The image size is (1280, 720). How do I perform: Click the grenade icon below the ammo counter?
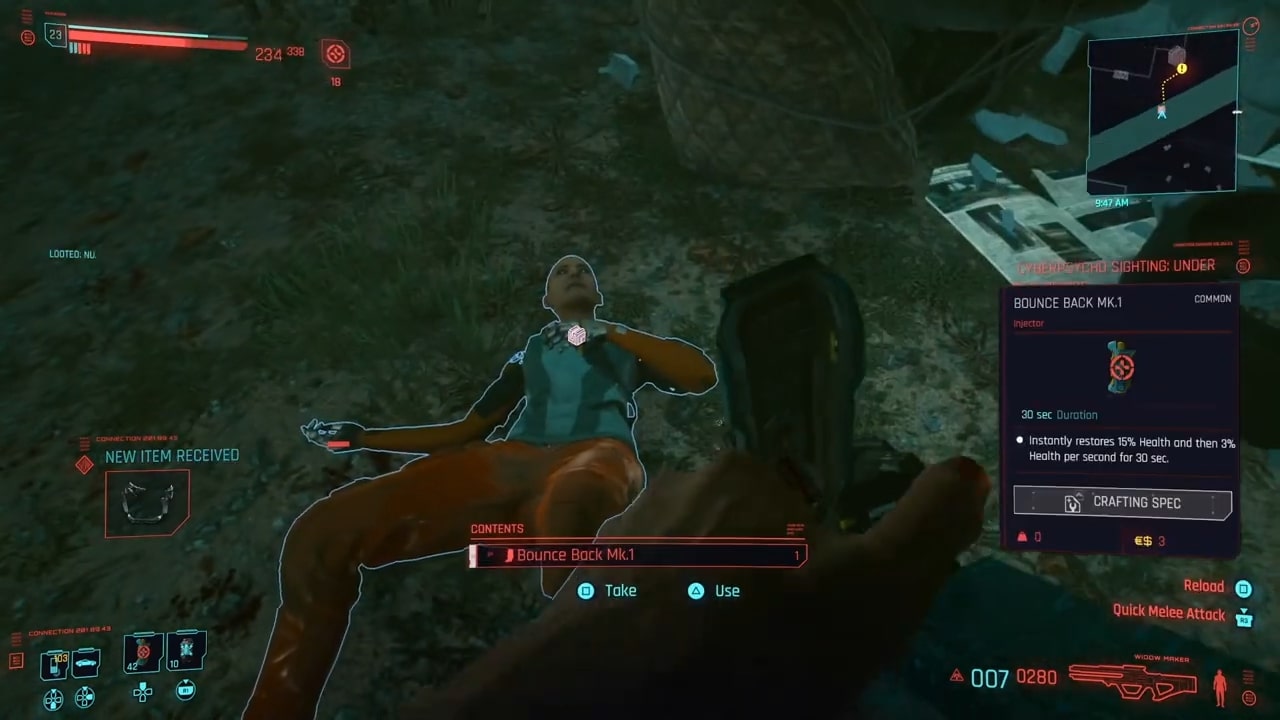coord(957,675)
